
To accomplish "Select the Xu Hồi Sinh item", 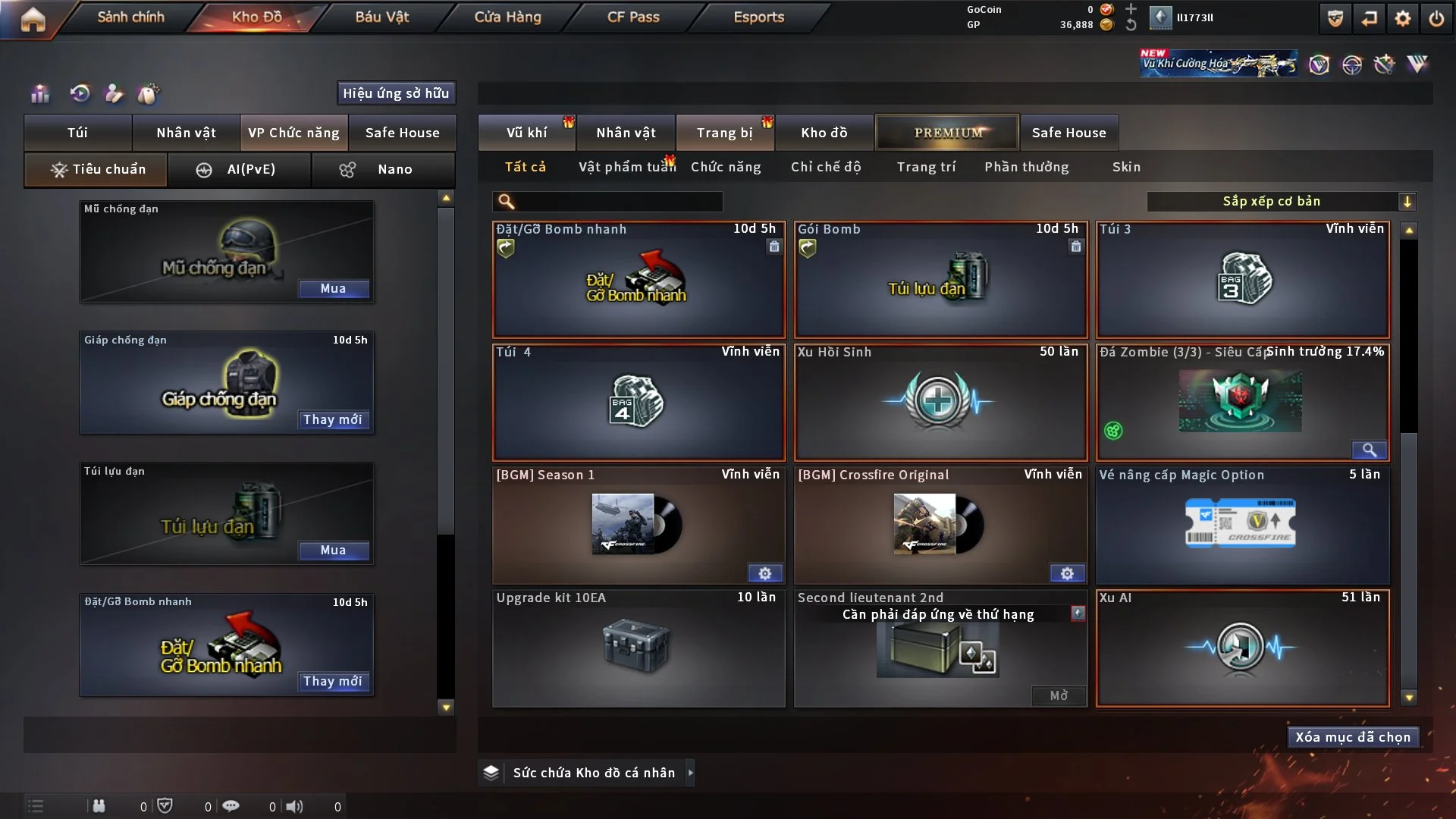I will pyautogui.click(x=940, y=402).
